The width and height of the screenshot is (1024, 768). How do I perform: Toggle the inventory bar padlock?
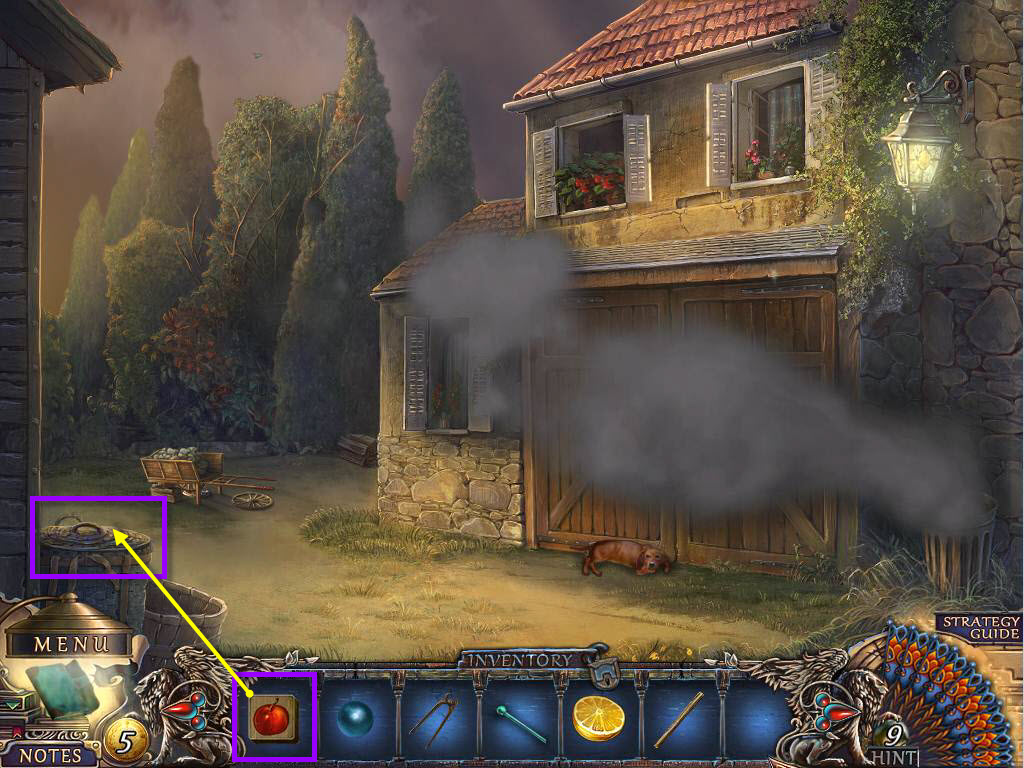coord(602,674)
